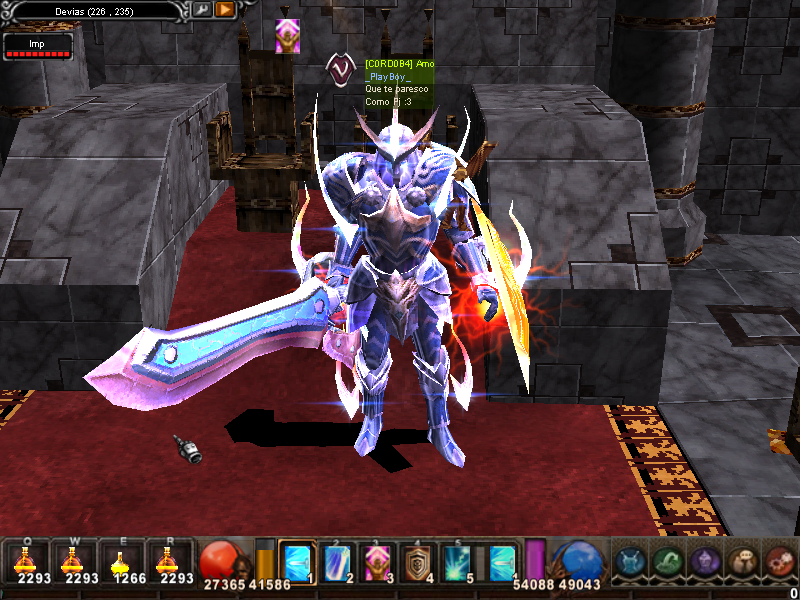Image resolution: width=800 pixels, height=600 pixels.
Task: Click the orange play arrow button
Action: click(x=224, y=10)
